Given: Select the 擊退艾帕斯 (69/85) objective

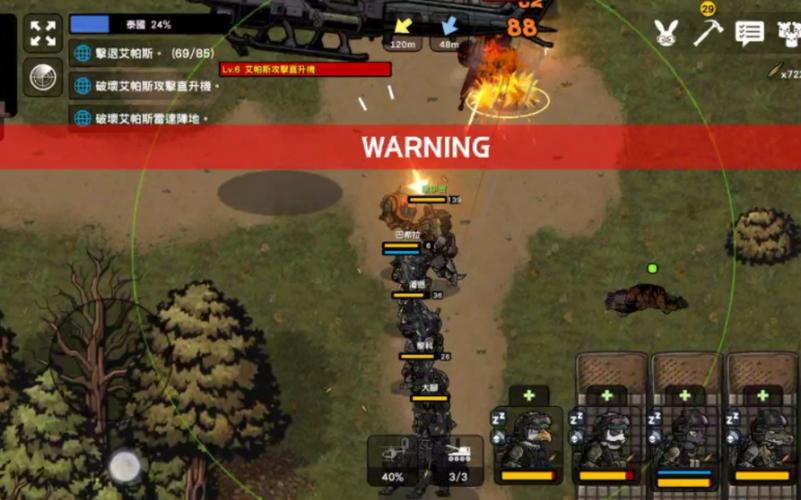Looking at the screenshot, I should [x=146, y=52].
